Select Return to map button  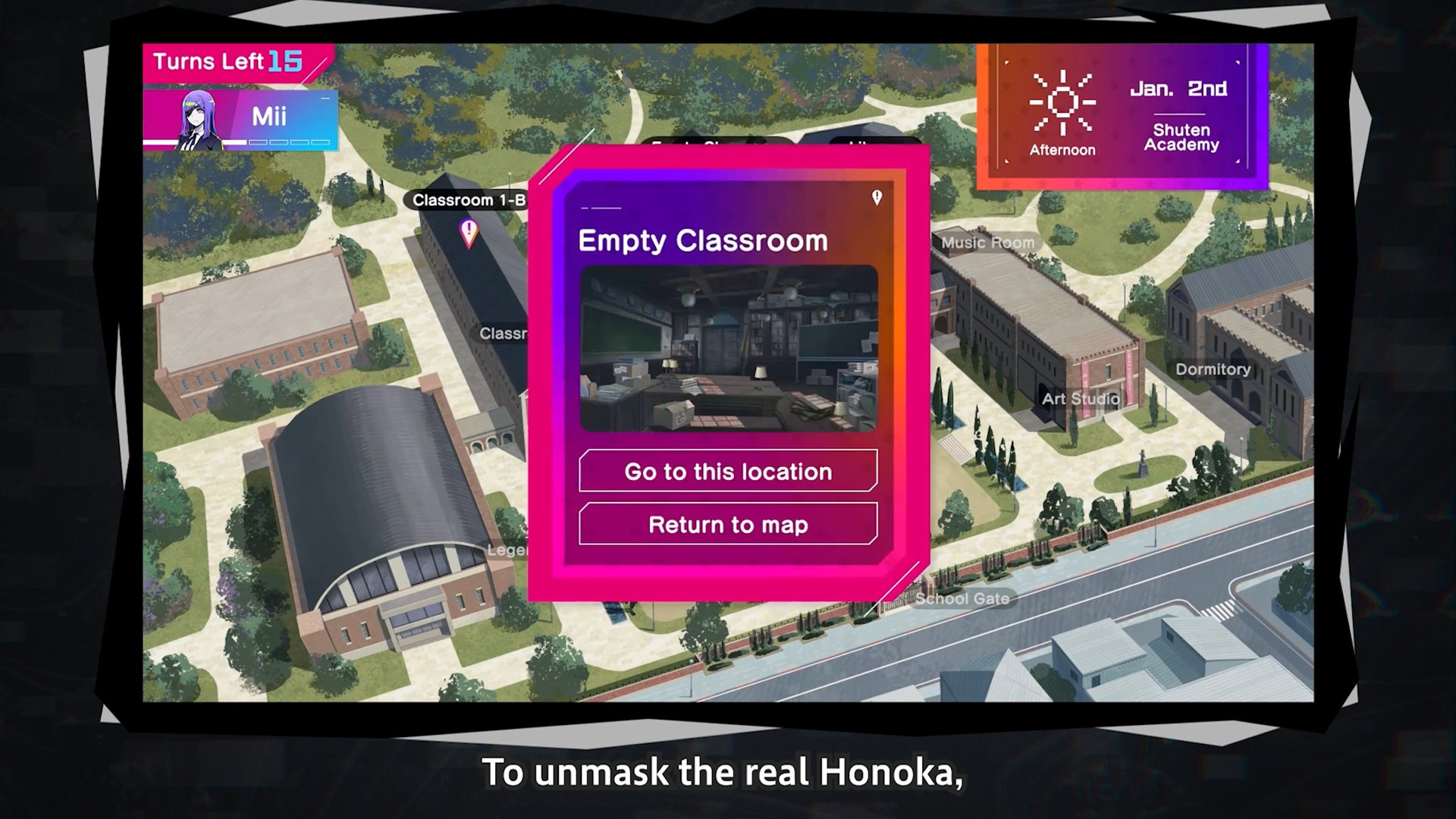pos(728,524)
